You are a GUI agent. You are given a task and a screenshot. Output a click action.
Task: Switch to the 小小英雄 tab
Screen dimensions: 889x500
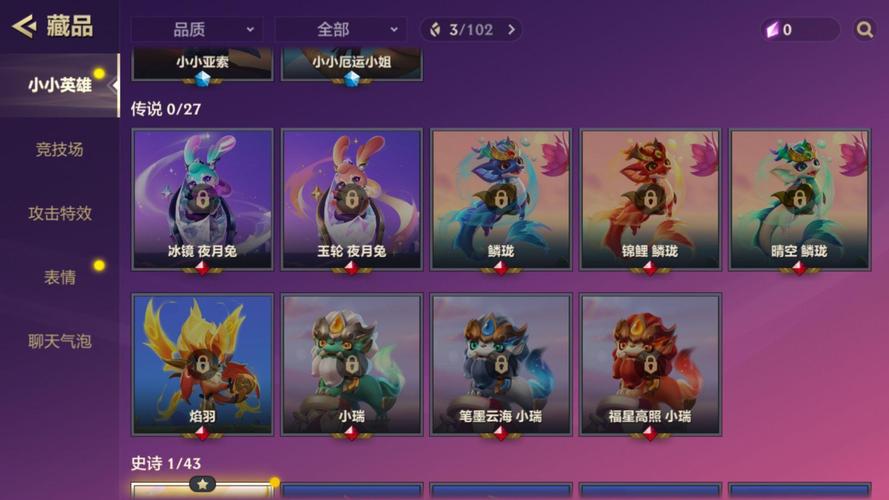pos(60,85)
